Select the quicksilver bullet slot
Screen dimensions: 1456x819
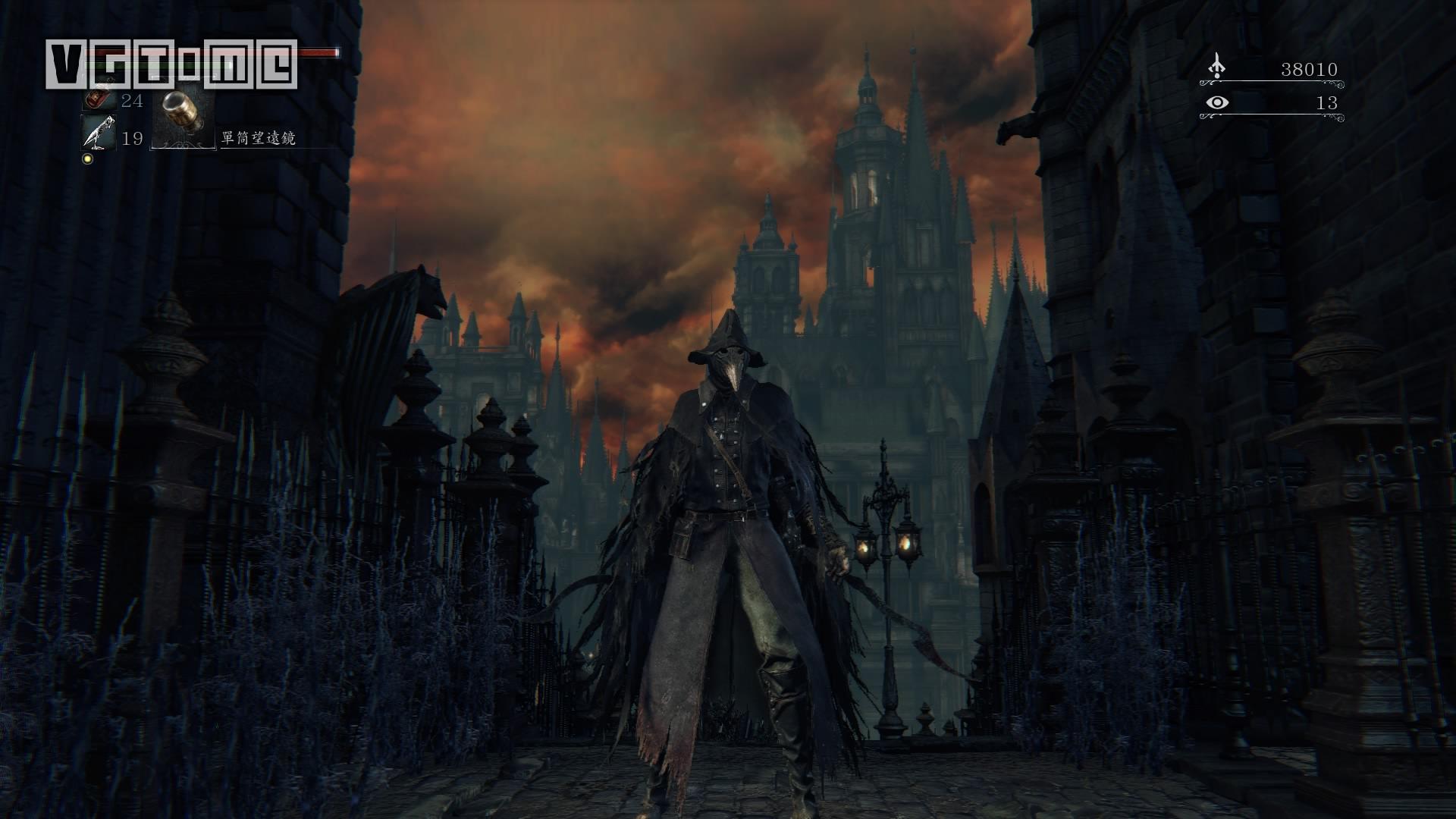coord(99,135)
